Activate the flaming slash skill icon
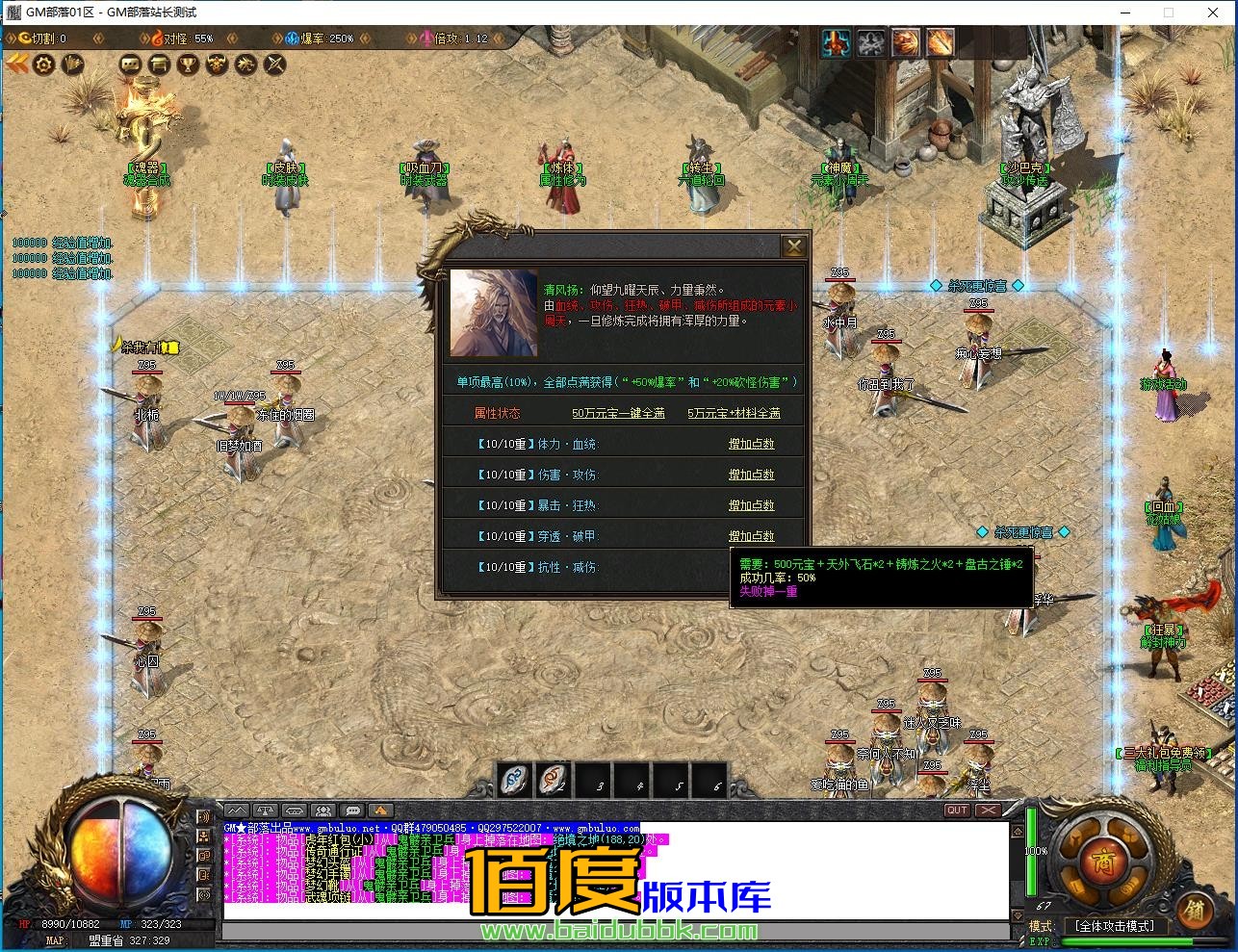Image resolution: width=1238 pixels, height=952 pixels. click(x=940, y=42)
